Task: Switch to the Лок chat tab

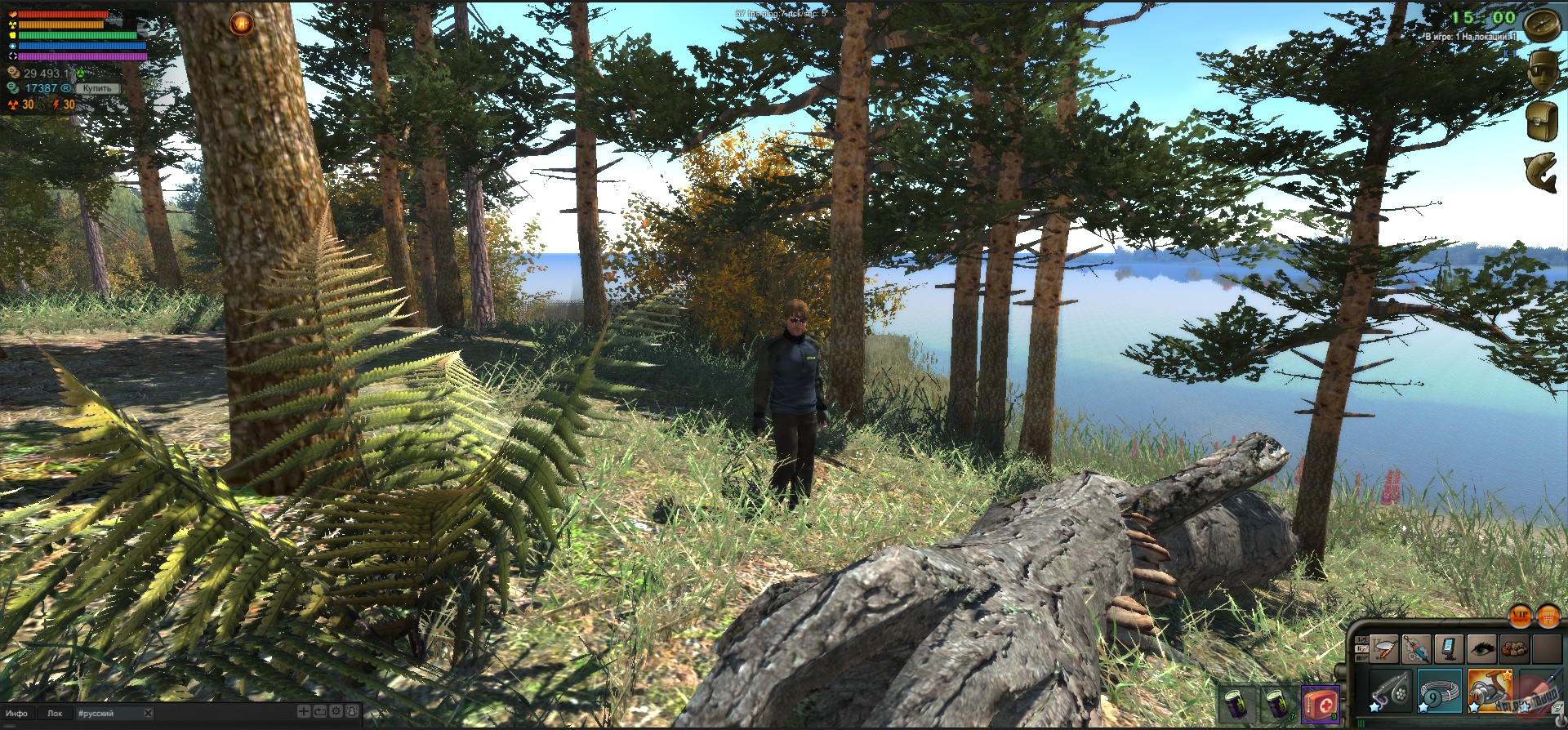Action: click(56, 713)
